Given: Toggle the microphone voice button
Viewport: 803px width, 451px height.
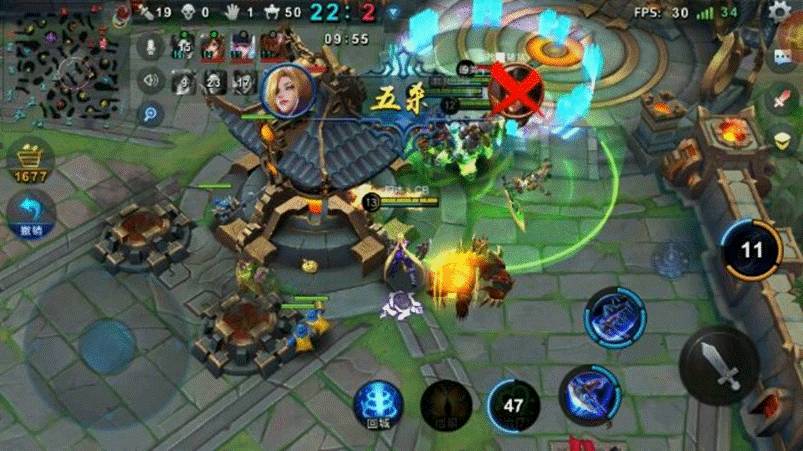Looking at the screenshot, I should pos(152,46).
